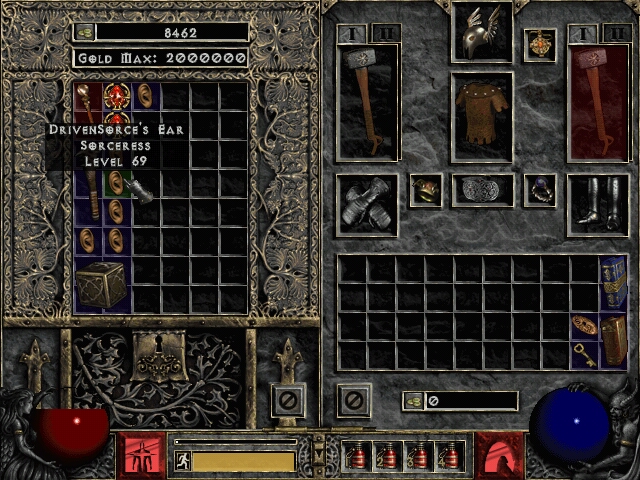Viewport: 640px width, 480px height.
Task: Select the equipped plate boots
Action: (x=597, y=203)
